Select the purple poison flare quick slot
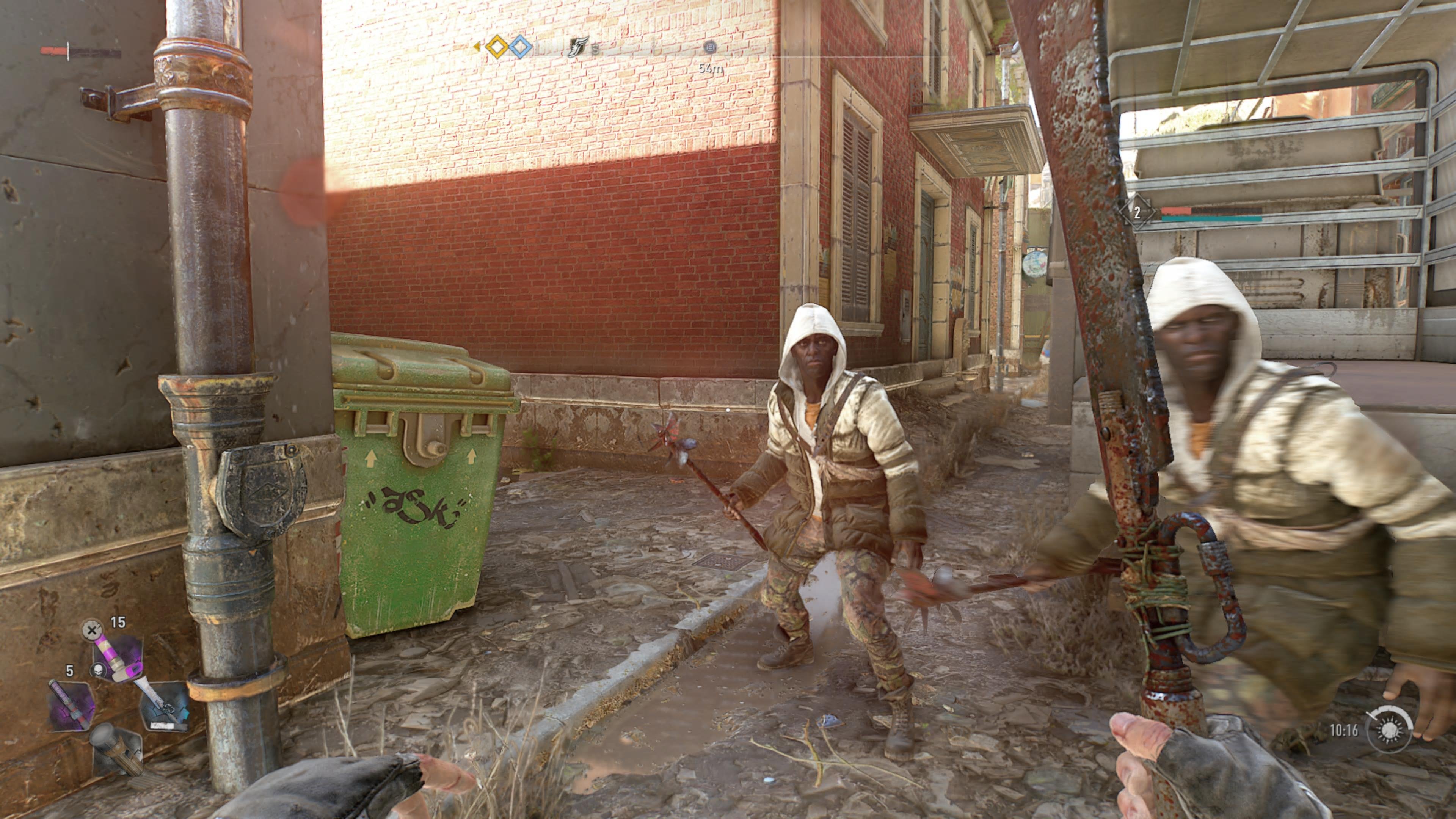This screenshot has height=819, width=1456. coord(118,659)
